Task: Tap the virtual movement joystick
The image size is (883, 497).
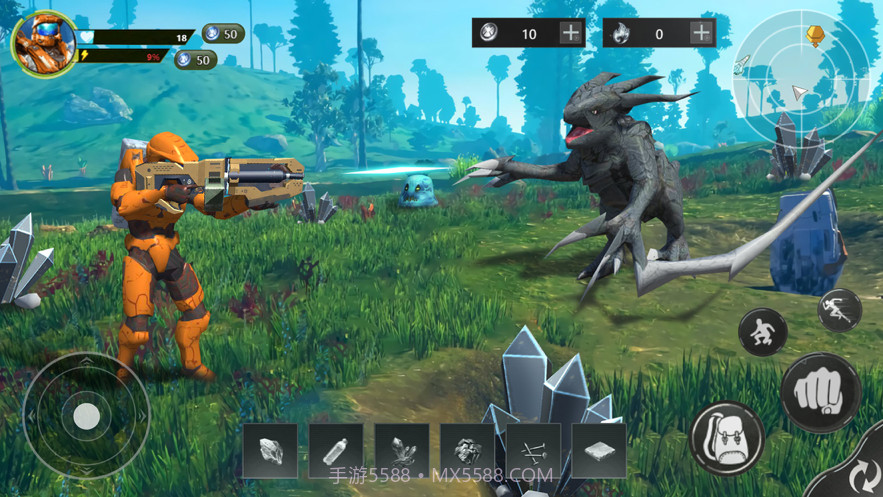Action: [x=86, y=415]
